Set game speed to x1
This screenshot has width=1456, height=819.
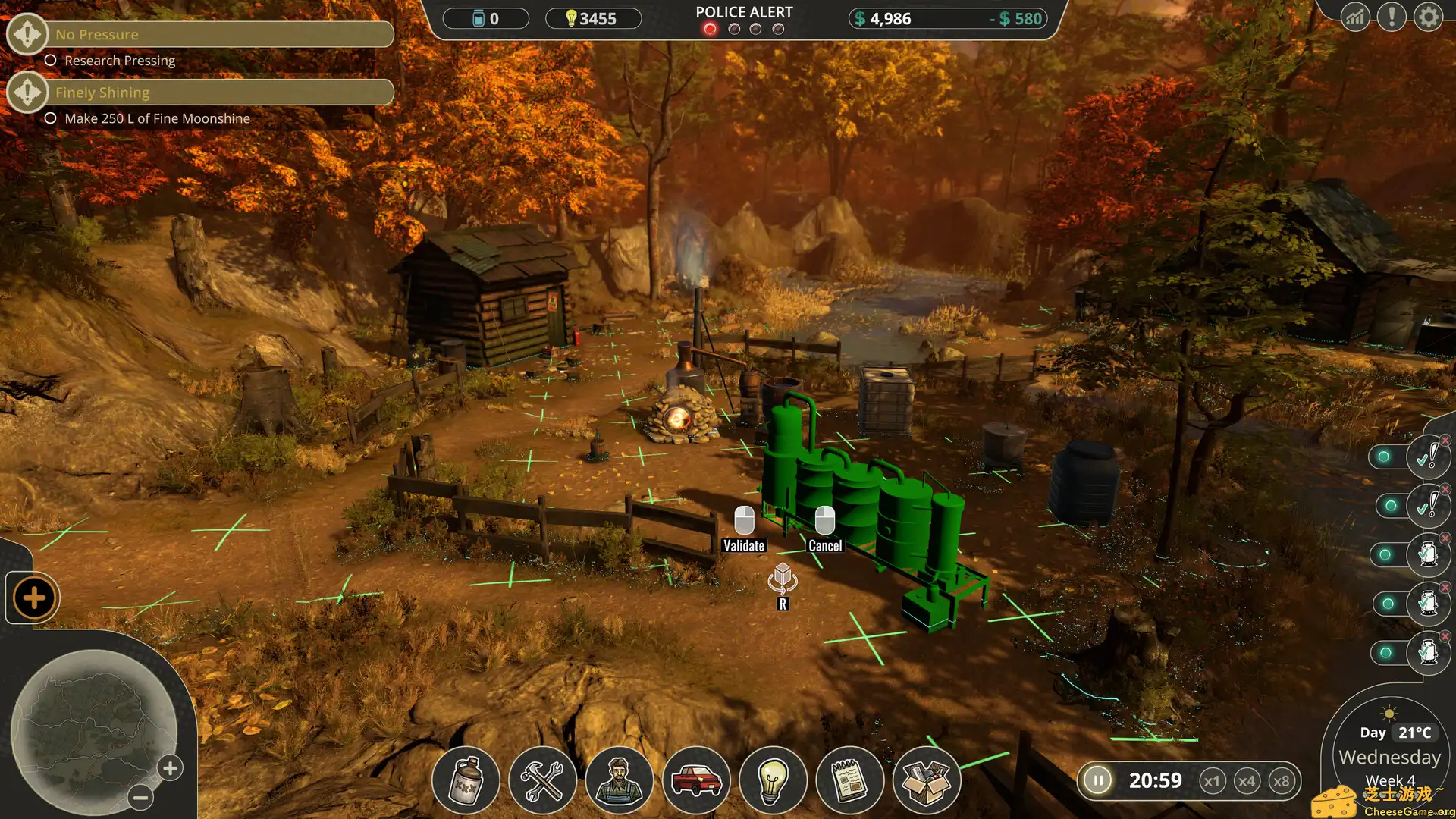pos(1212,781)
